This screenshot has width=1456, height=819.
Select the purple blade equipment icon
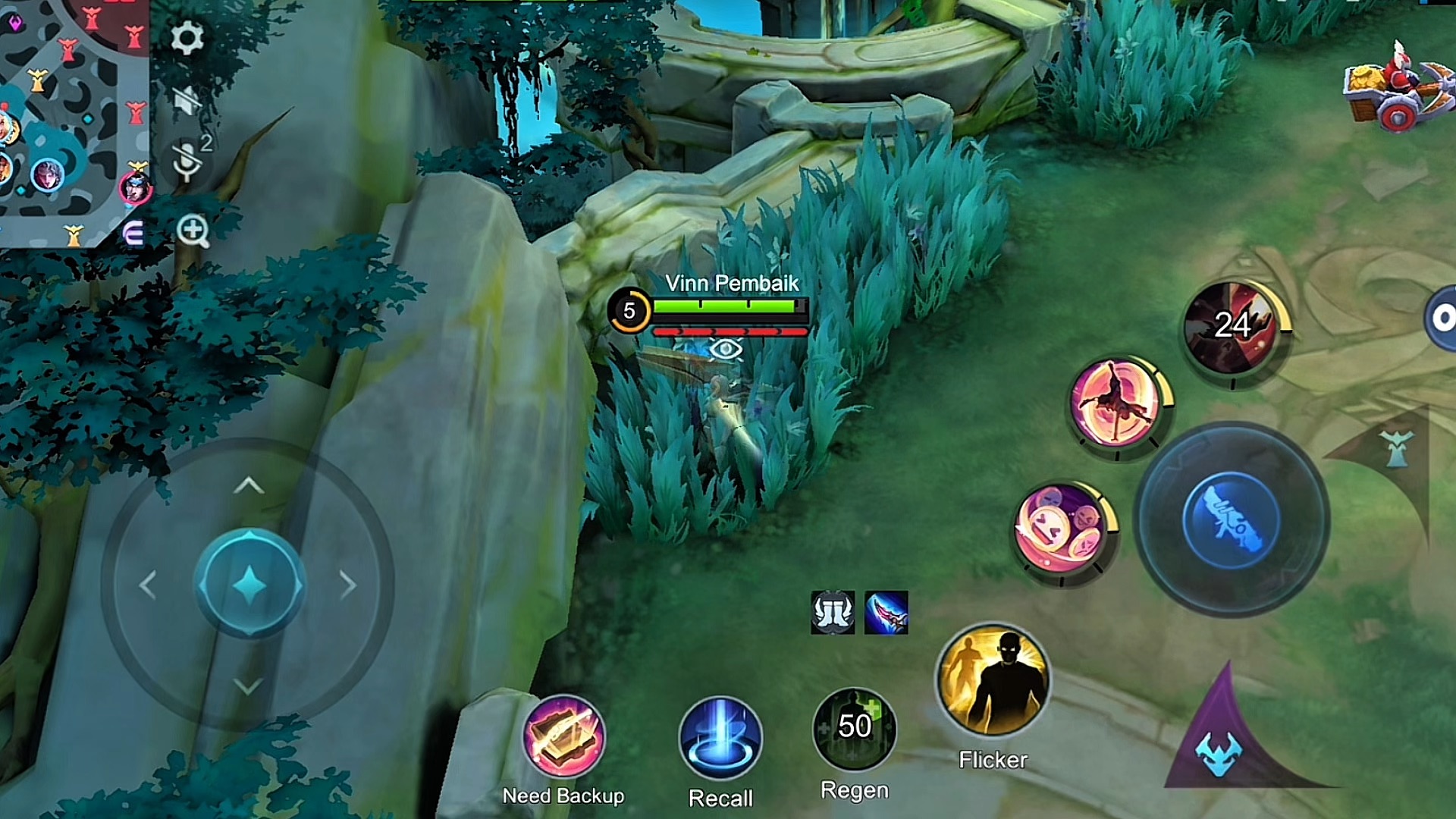coord(886,612)
